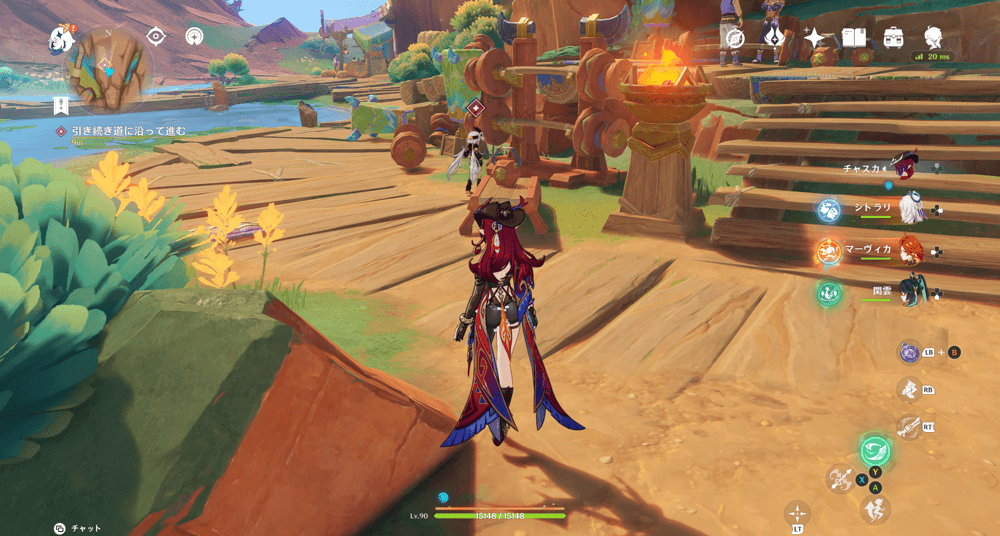The width and height of the screenshot is (1000, 536).
Task: Click the circular minimap
Action: (x=108, y=68)
